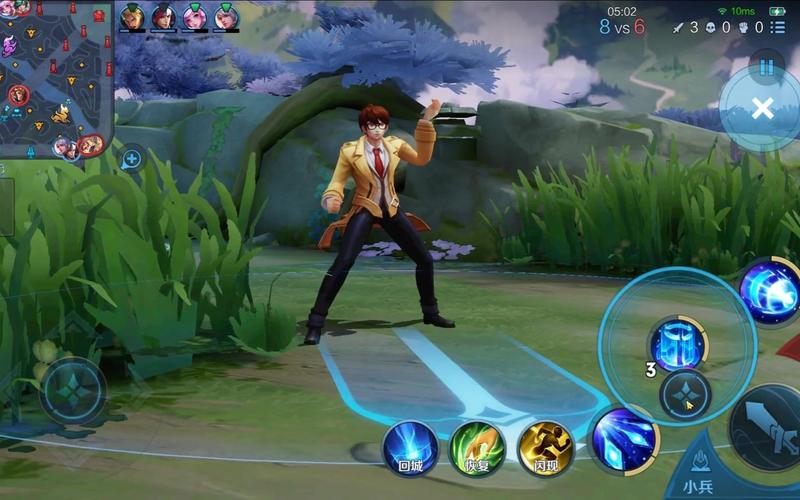Select the pink-haired teammate portrait
800x500 pixels.
(195, 17)
